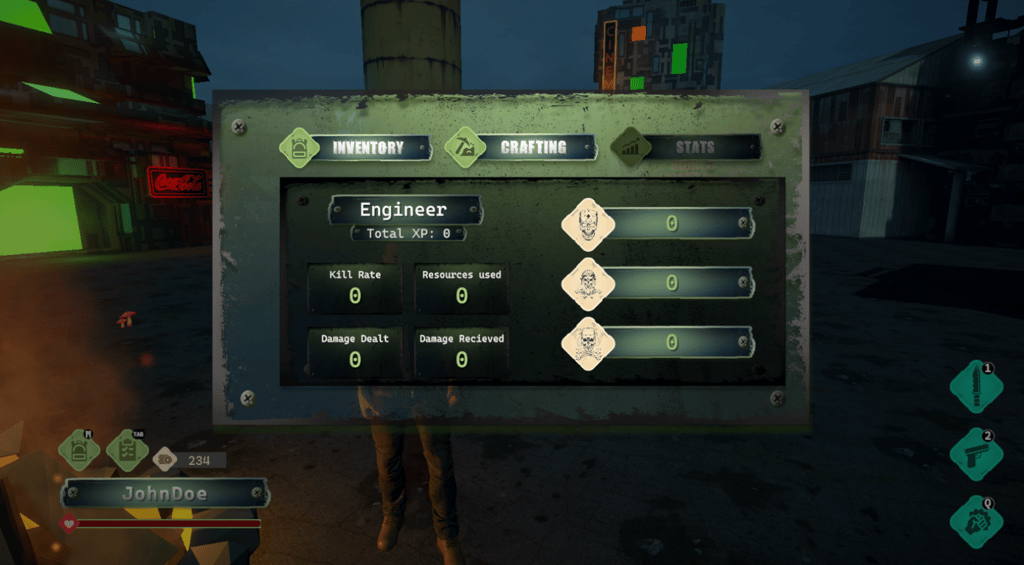The height and width of the screenshot is (565, 1024).
Task: Click the backpack HUD icon
Action: 79,450
